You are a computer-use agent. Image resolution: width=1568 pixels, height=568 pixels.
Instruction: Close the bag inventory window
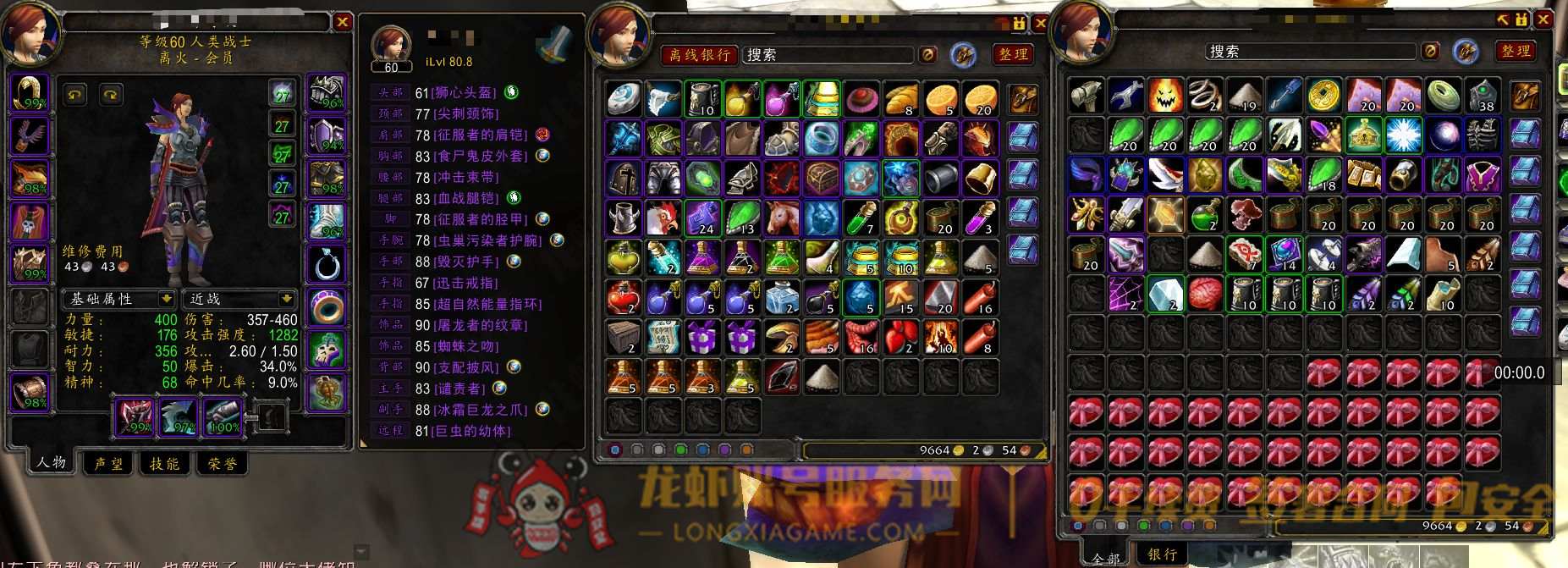[x=1041, y=23]
